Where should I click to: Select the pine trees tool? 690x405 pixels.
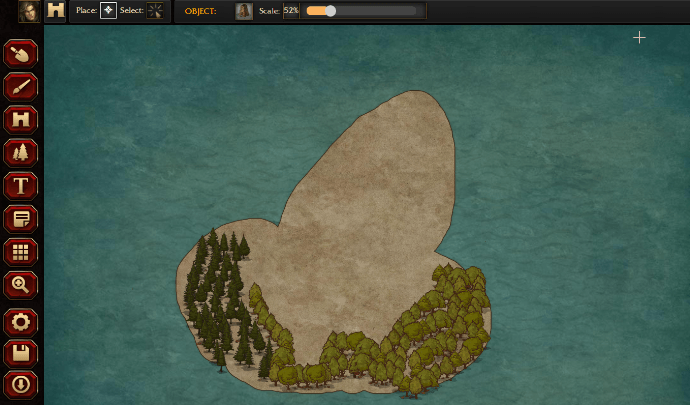[x=20, y=153]
